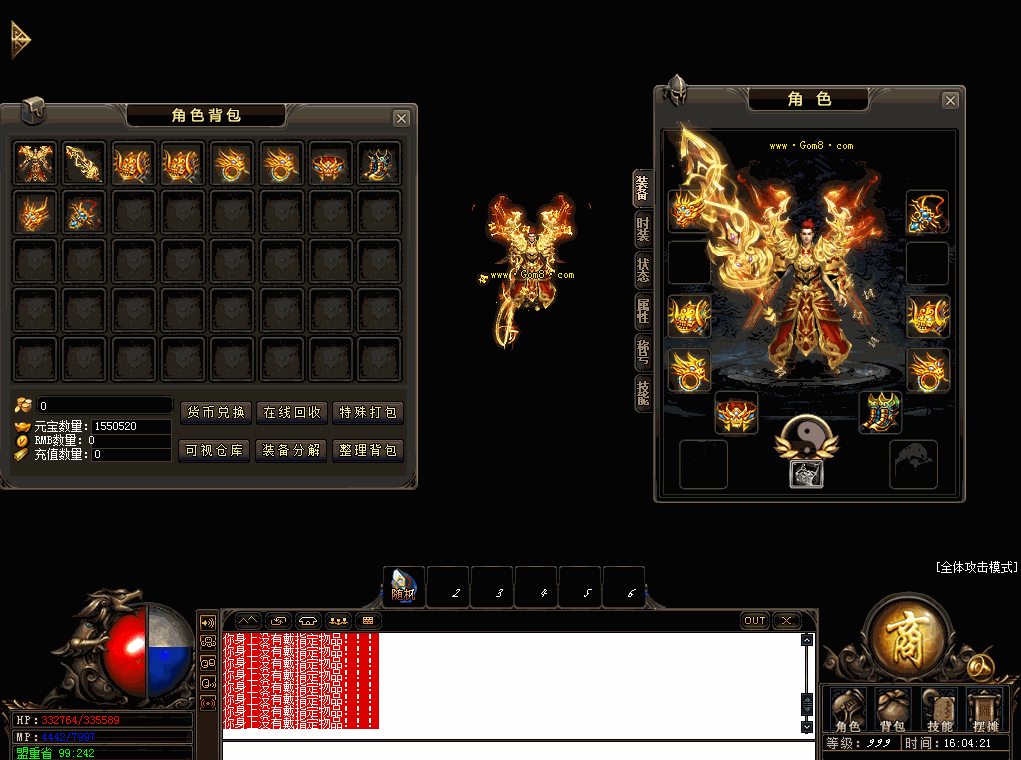Choose the 特殊打包 special pack button
This screenshot has width=1021, height=760.
pos(368,413)
